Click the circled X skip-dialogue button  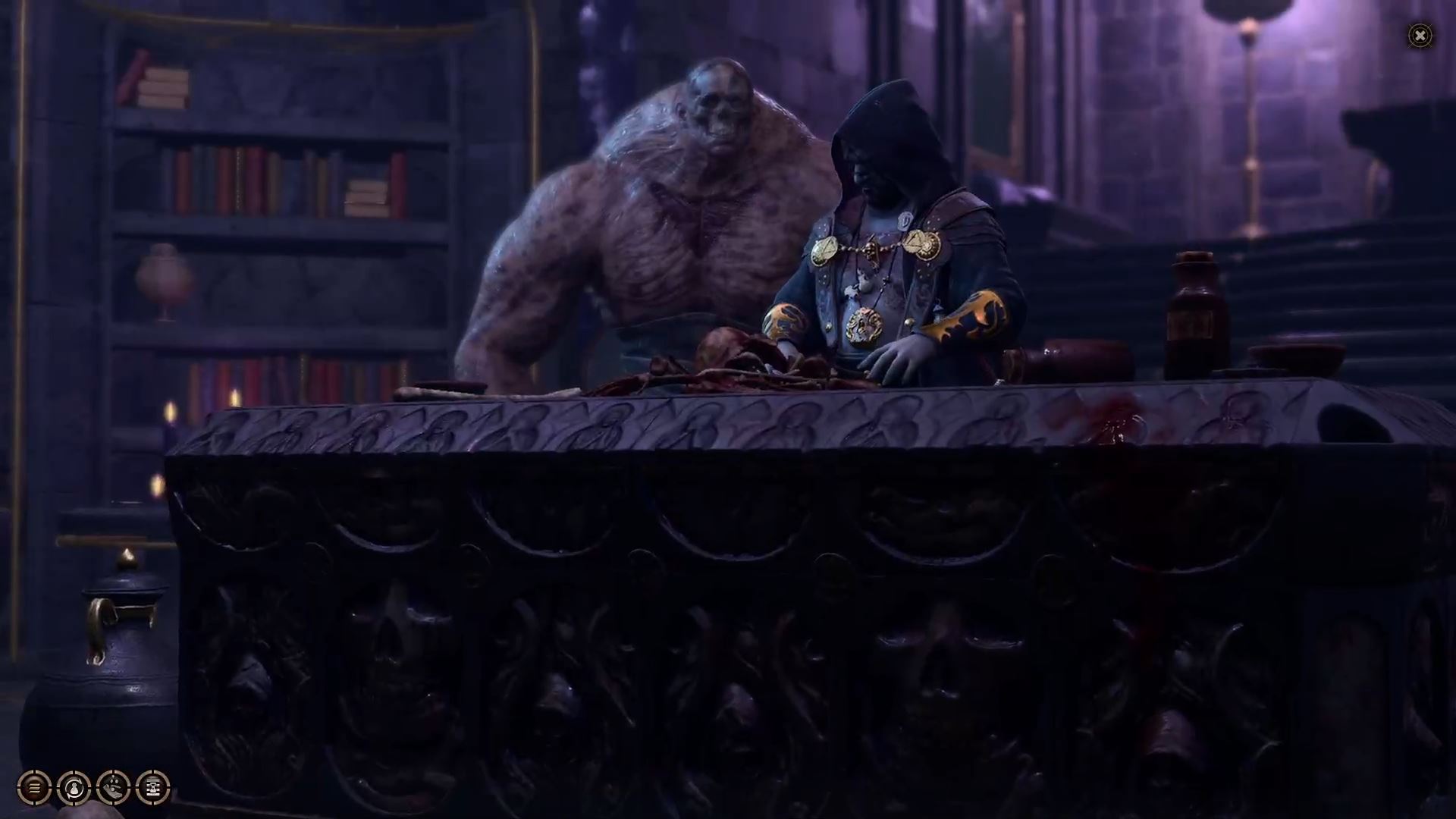(x=1420, y=35)
